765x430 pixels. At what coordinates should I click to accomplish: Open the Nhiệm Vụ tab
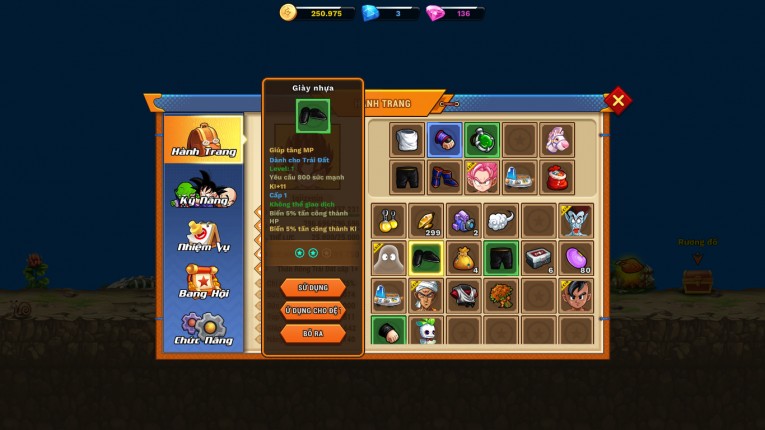click(203, 236)
